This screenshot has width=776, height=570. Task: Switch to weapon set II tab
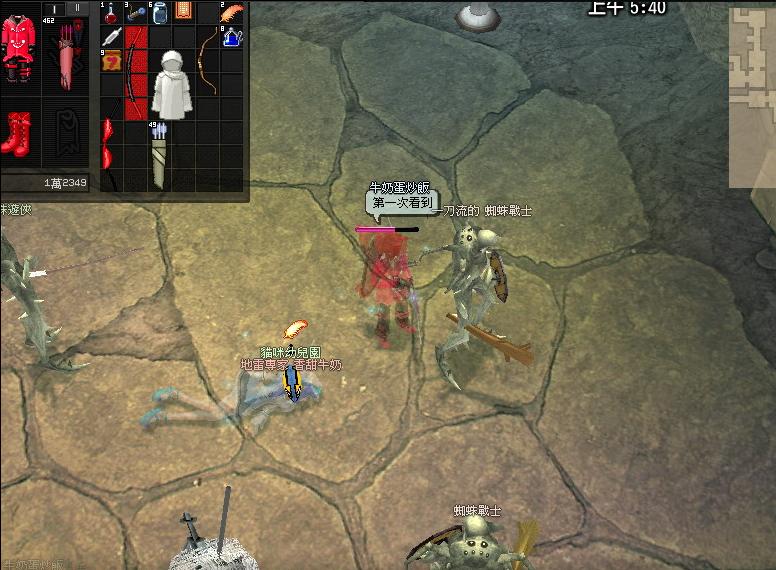coord(77,8)
